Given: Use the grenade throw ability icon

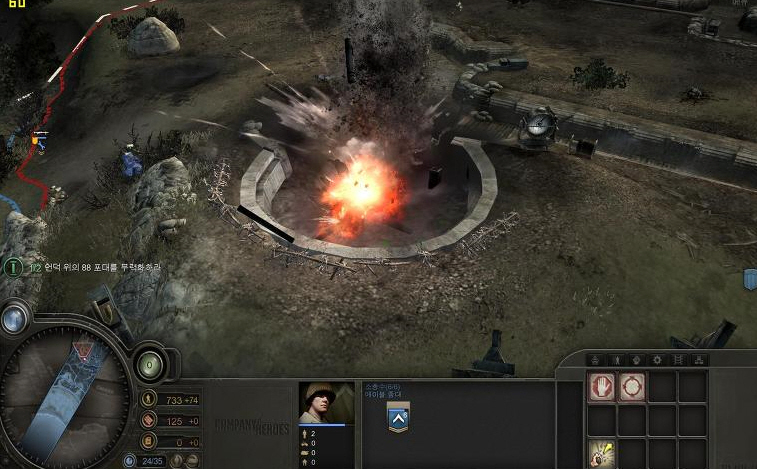Looking at the screenshot, I should point(601,453).
